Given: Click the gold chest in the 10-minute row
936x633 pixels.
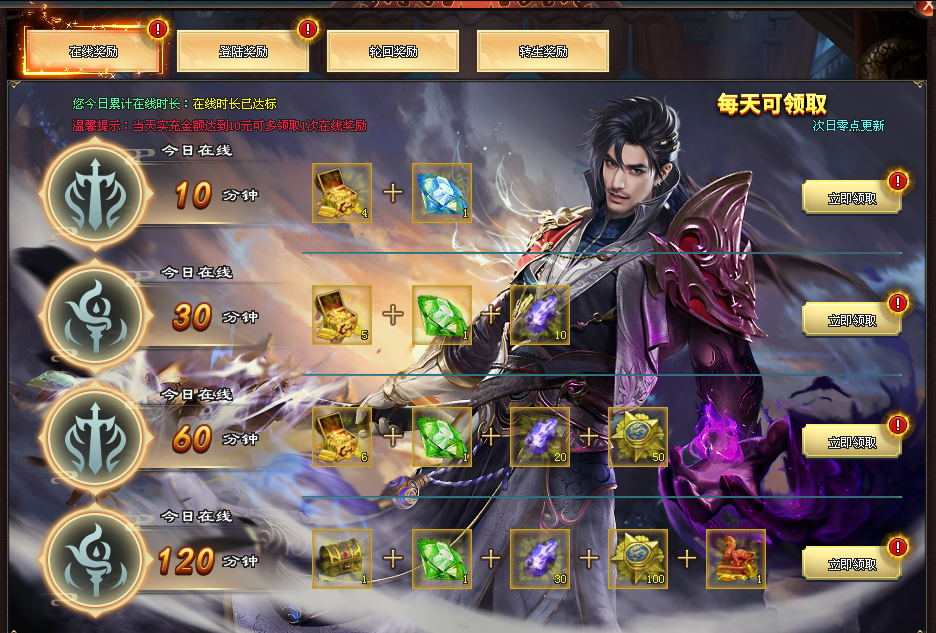Looking at the screenshot, I should [342, 193].
